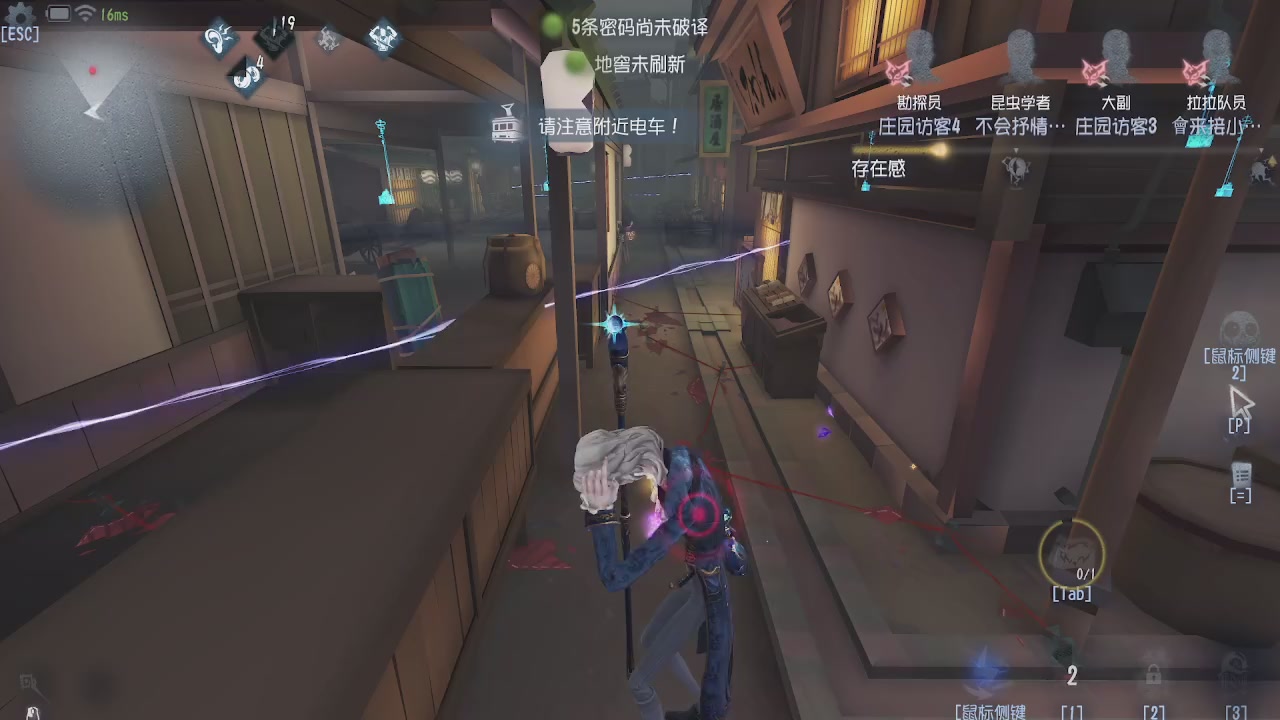Click the dual-blade hunter skill icon
1280x720 pixels.
[383, 37]
